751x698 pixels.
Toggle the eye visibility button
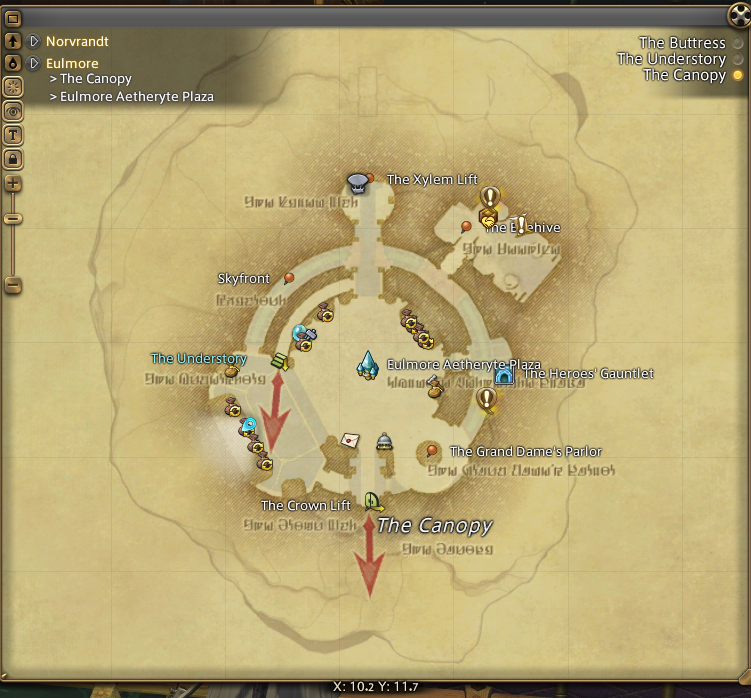(13, 111)
